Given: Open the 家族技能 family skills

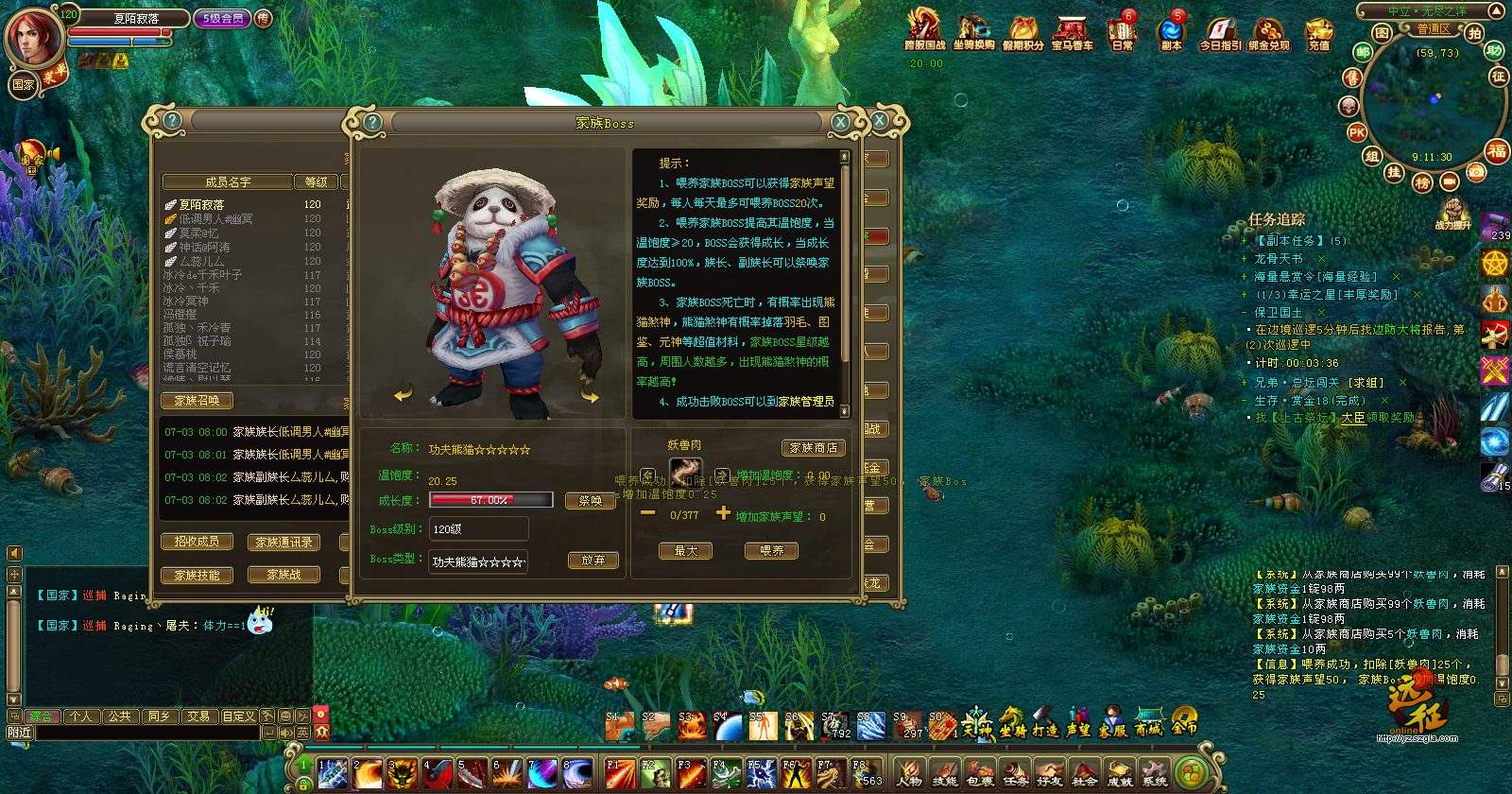Looking at the screenshot, I should (197, 575).
